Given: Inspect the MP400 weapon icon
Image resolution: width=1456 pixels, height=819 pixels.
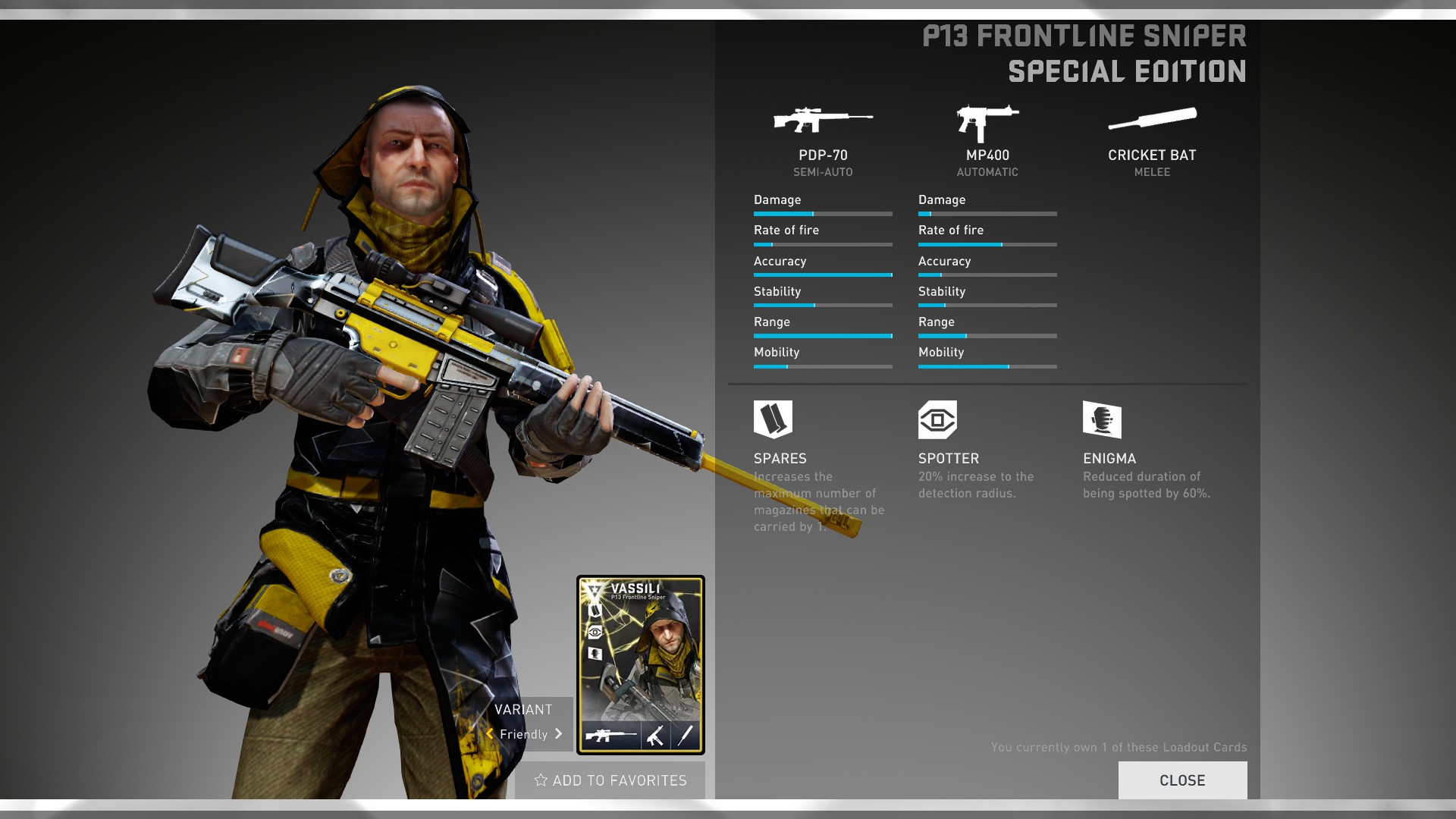Looking at the screenshot, I should (987, 122).
